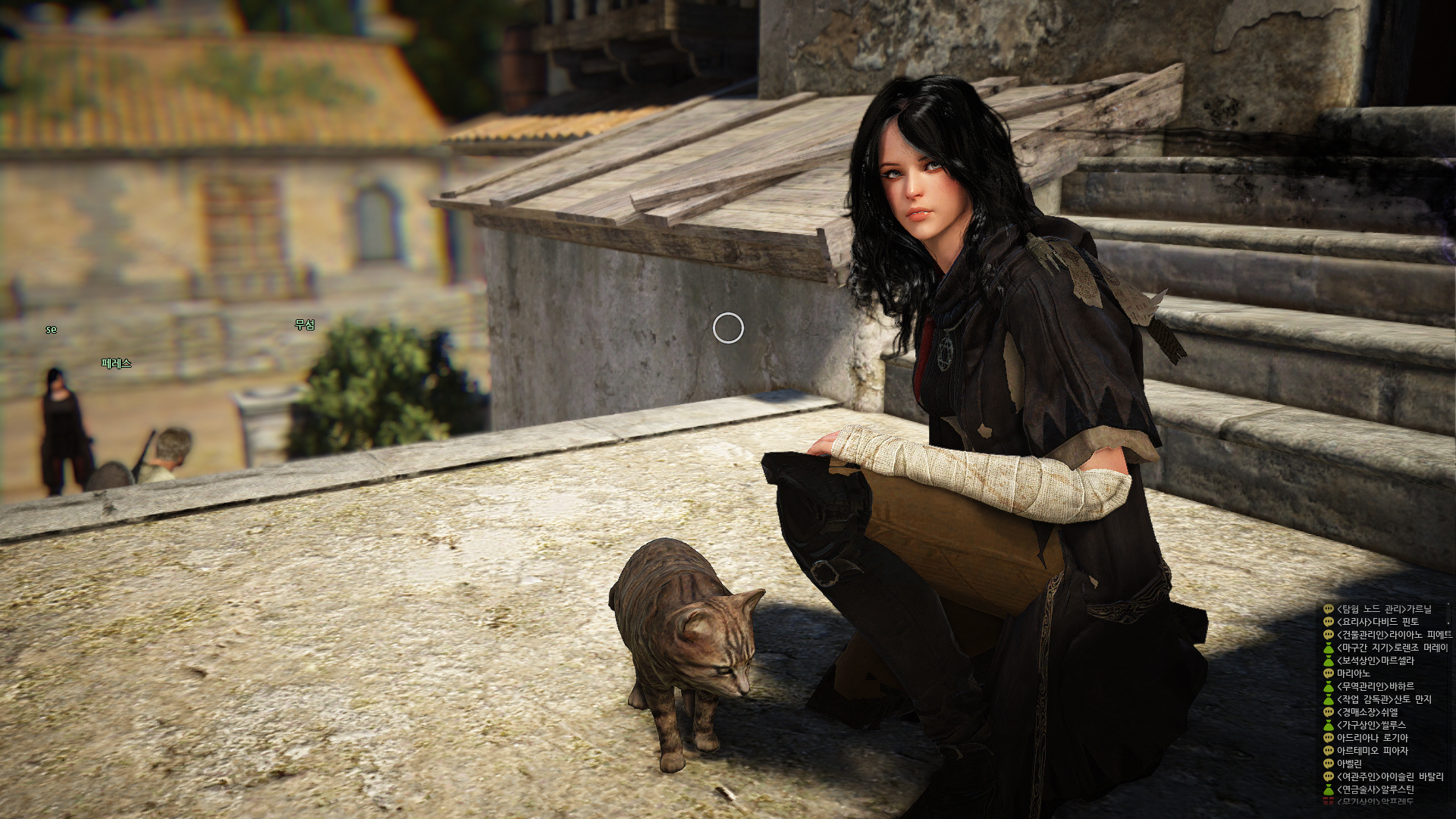Viewport: 1456px width, 819px height.
Task: Select the 가구상인 씰루스 row
Action: (1371, 725)
